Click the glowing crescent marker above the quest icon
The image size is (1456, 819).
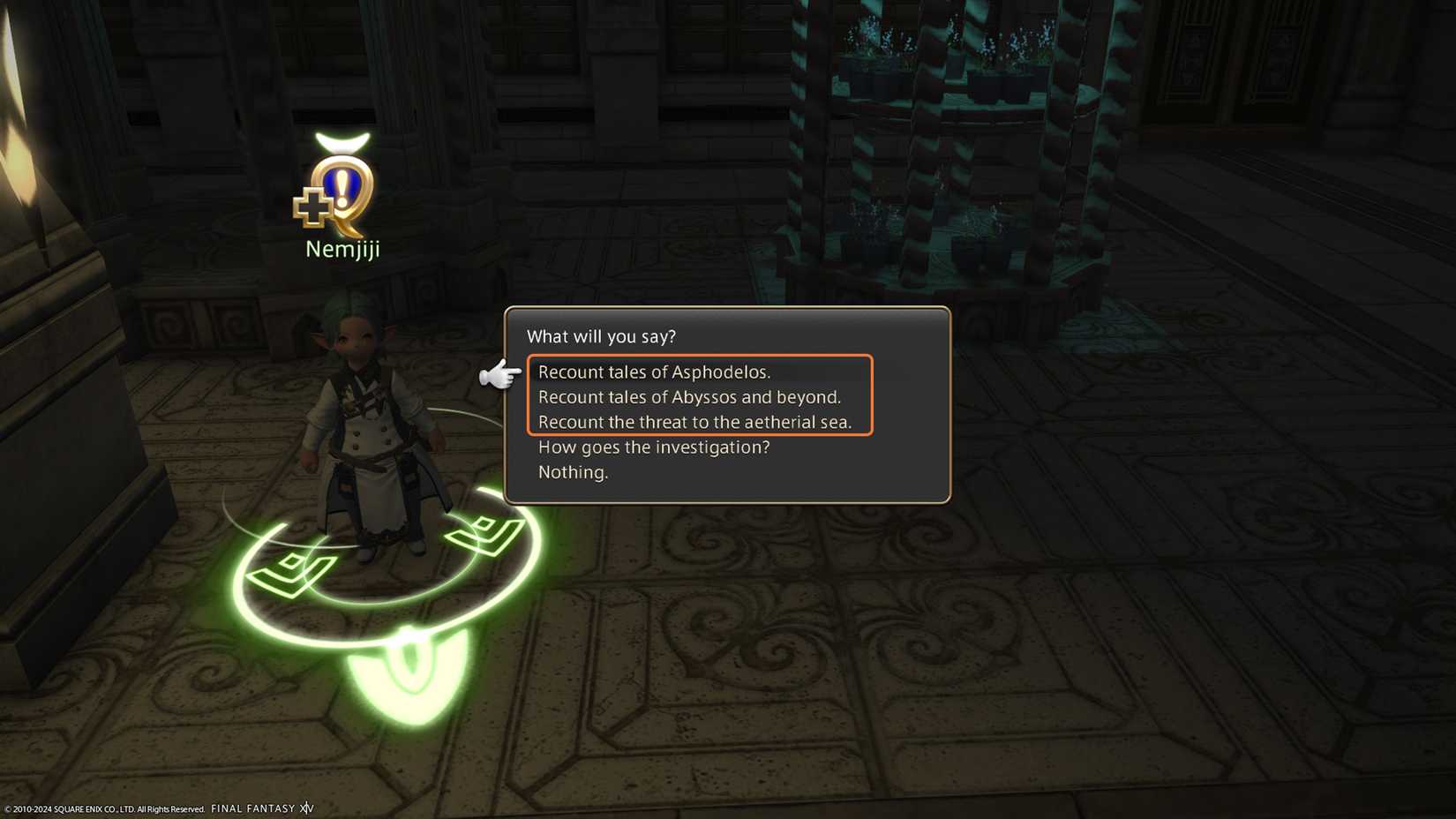[x=341, y=141]
